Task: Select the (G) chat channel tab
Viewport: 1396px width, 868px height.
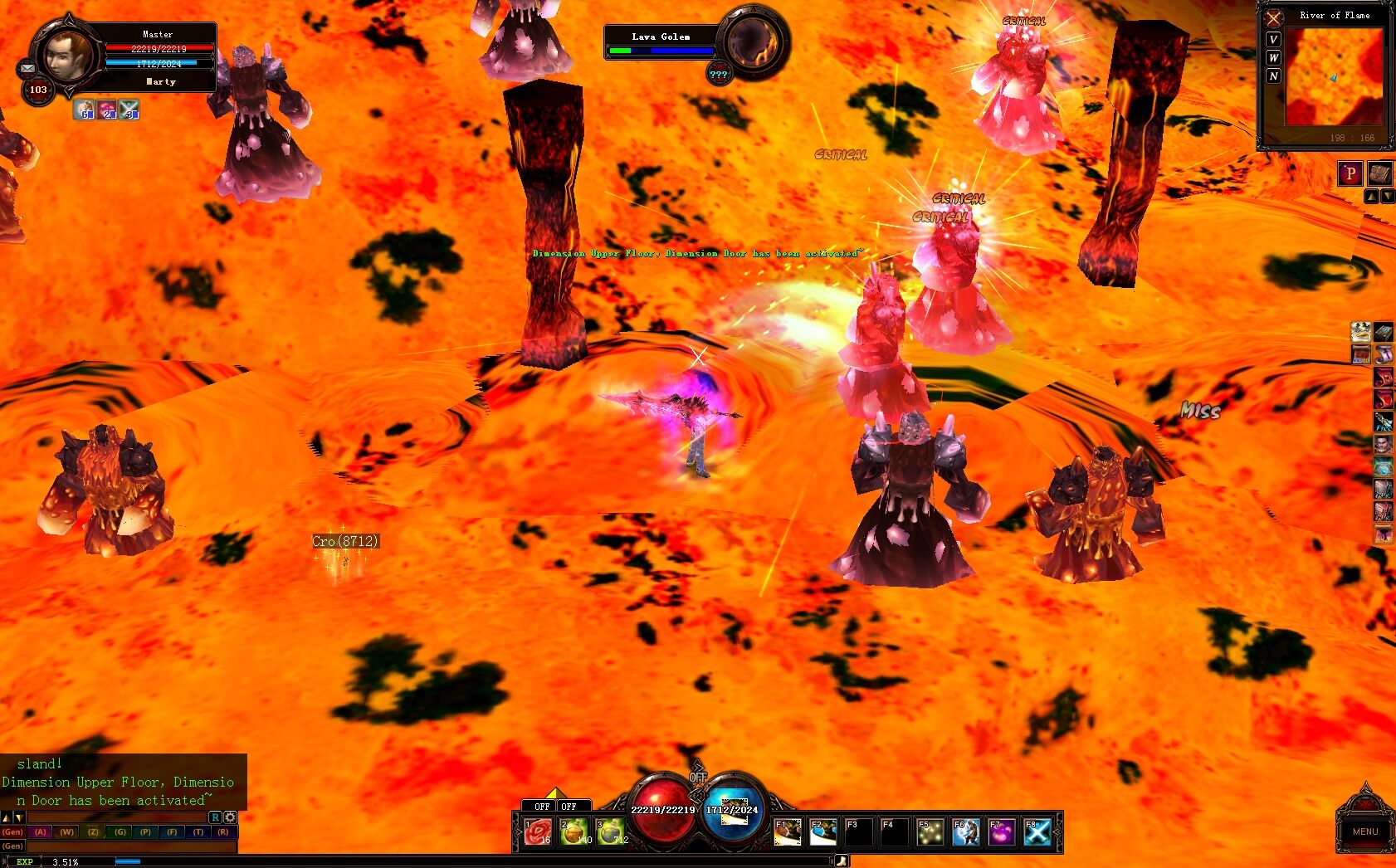Action: pyautogui.click(x=120, y=831)
